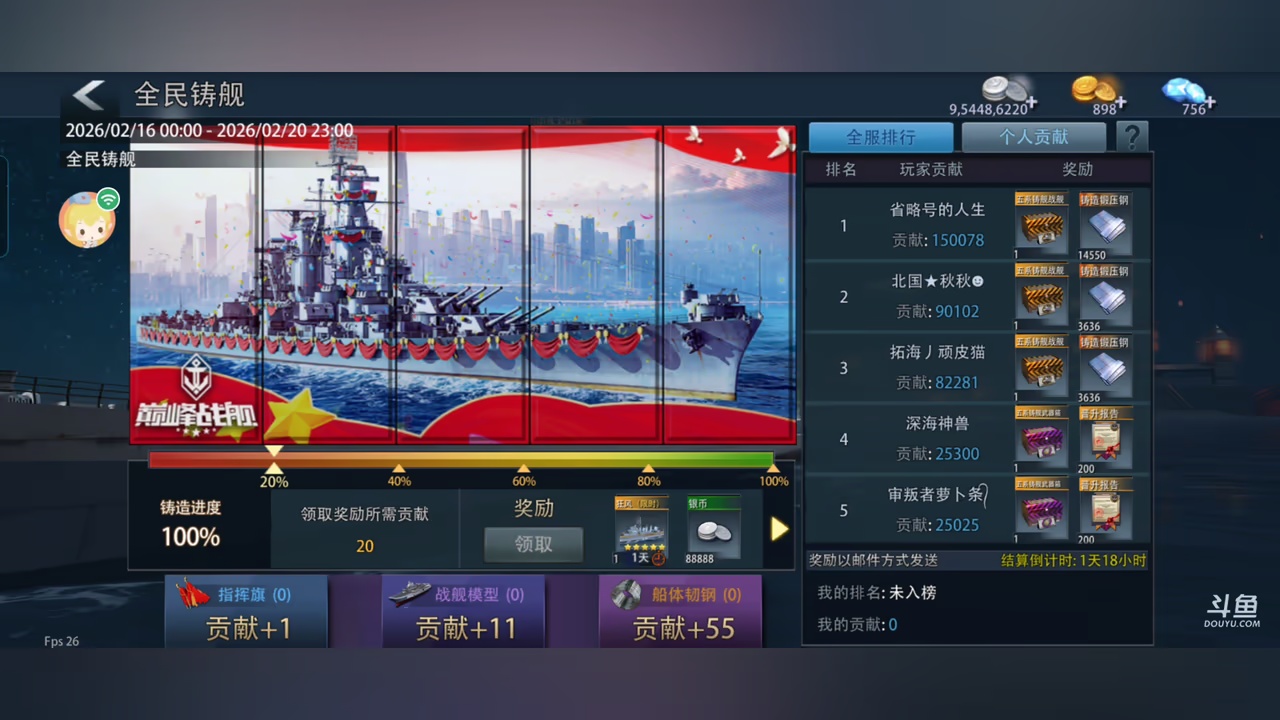Open the question mark help button

coord(1132,137)
